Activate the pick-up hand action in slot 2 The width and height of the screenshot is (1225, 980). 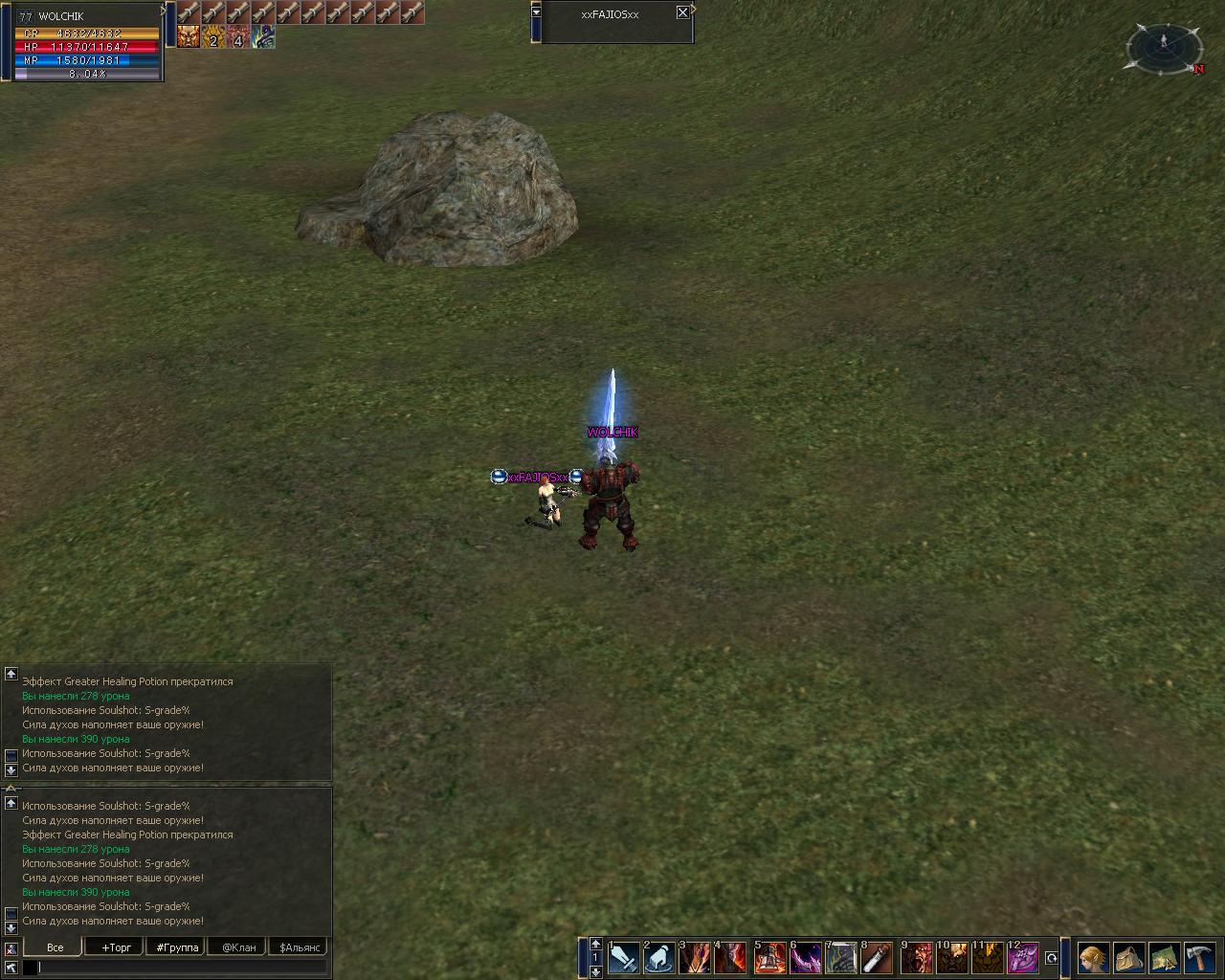point(659,958)
